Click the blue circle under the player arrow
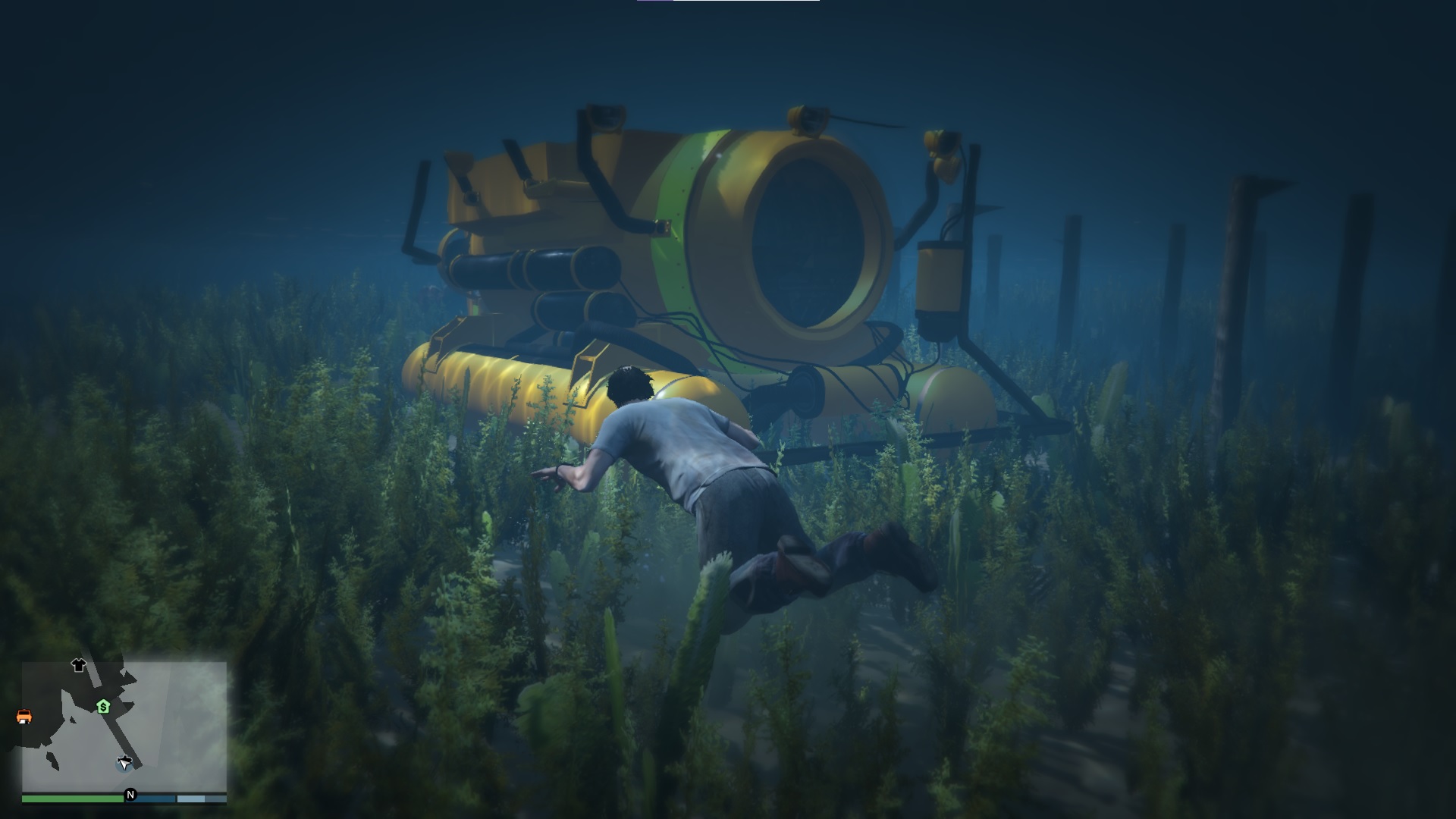 click(x=120, y=767)
